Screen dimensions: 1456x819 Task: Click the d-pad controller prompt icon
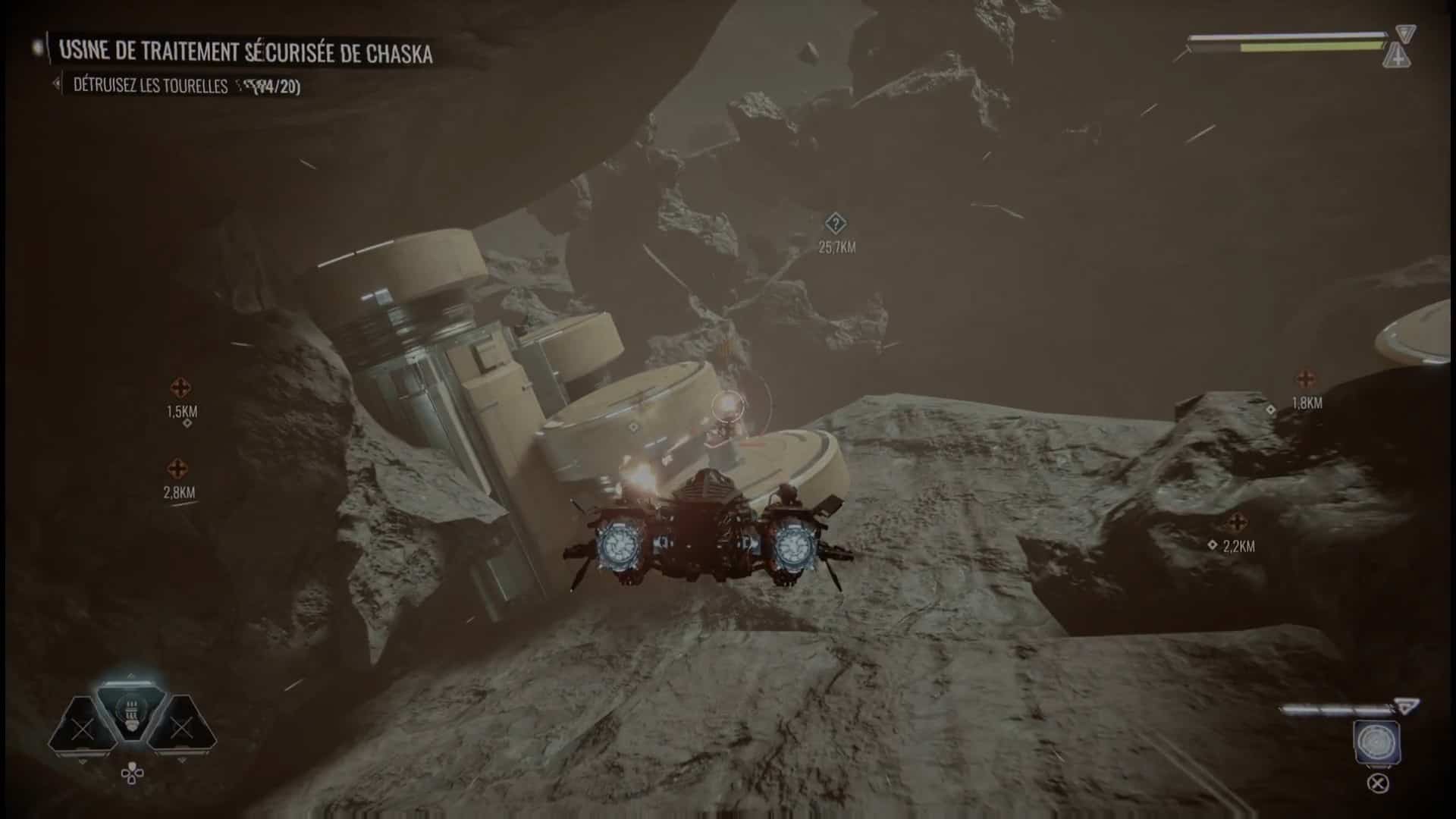pos(132,773)
